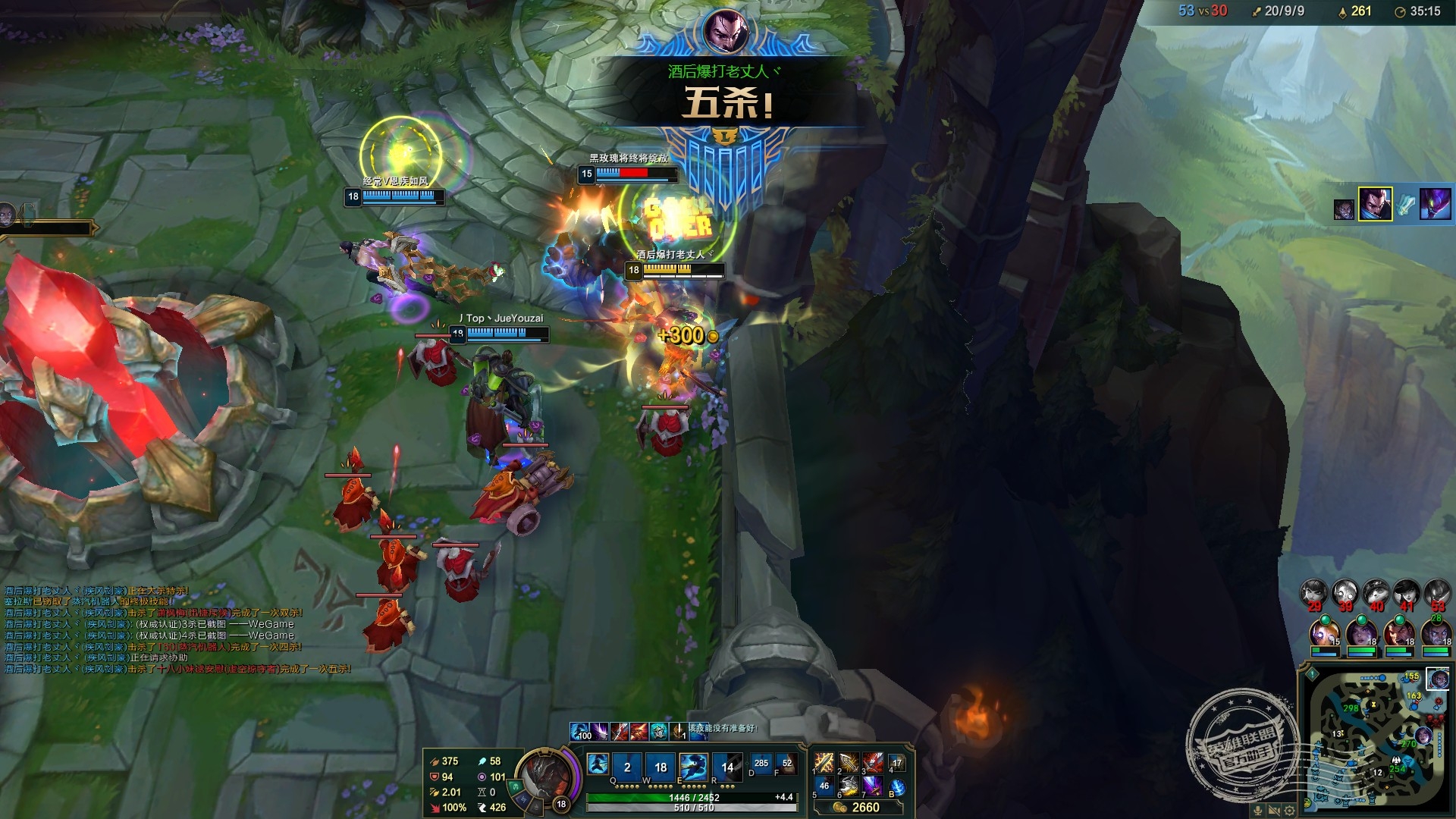1456x819 pixels.
Task: Toggle the camera button beside the minimap
Action: point(1275,810)
